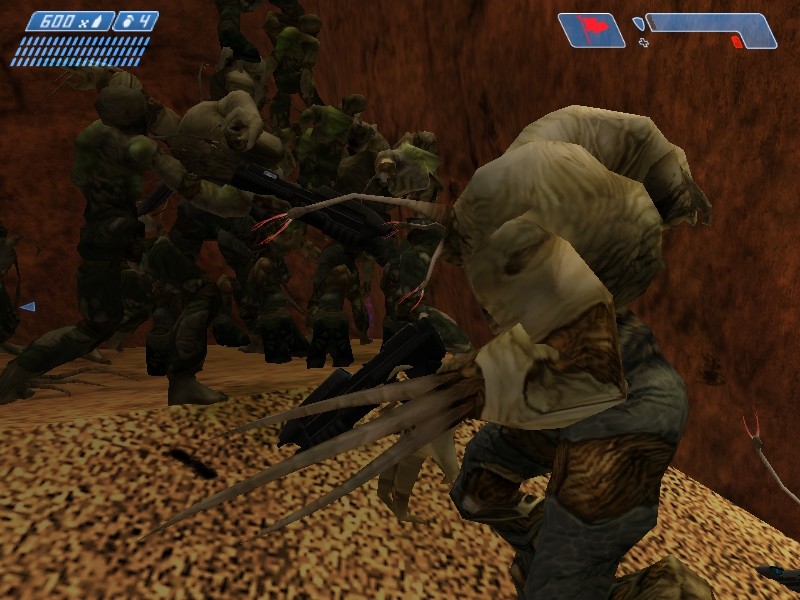Select the grenade icon in the HUD
Viewport: 800px width, 600px height.
pyautogui.click(x=125, y=21)
